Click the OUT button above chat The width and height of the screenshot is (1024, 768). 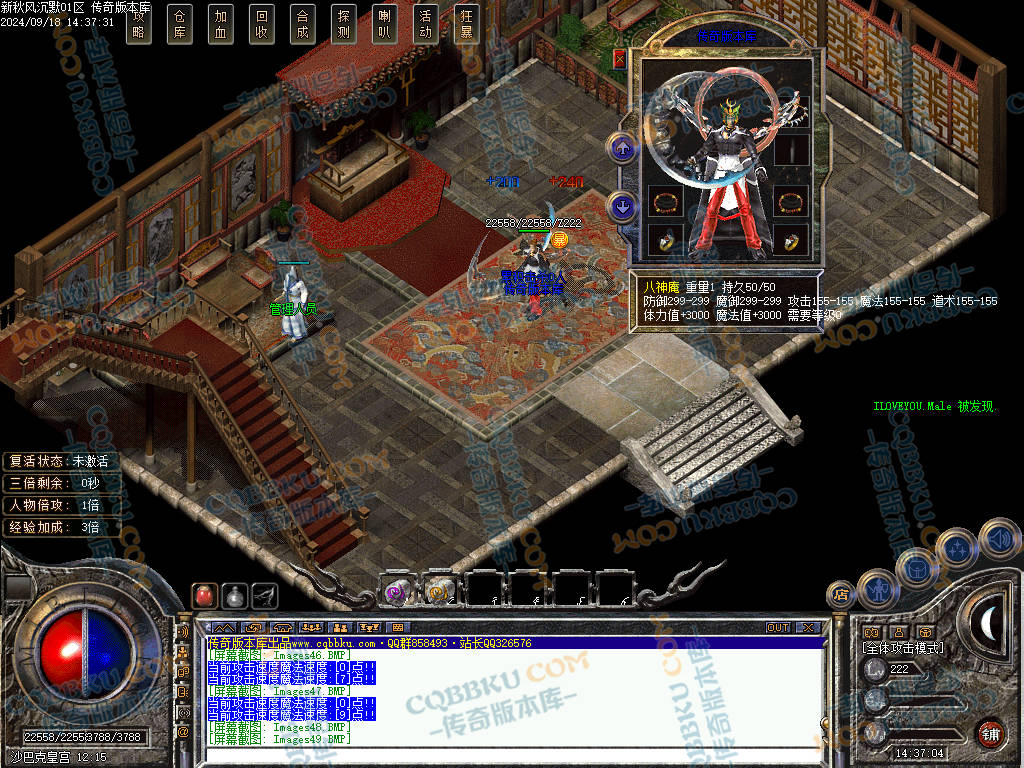tap(778, 628)
